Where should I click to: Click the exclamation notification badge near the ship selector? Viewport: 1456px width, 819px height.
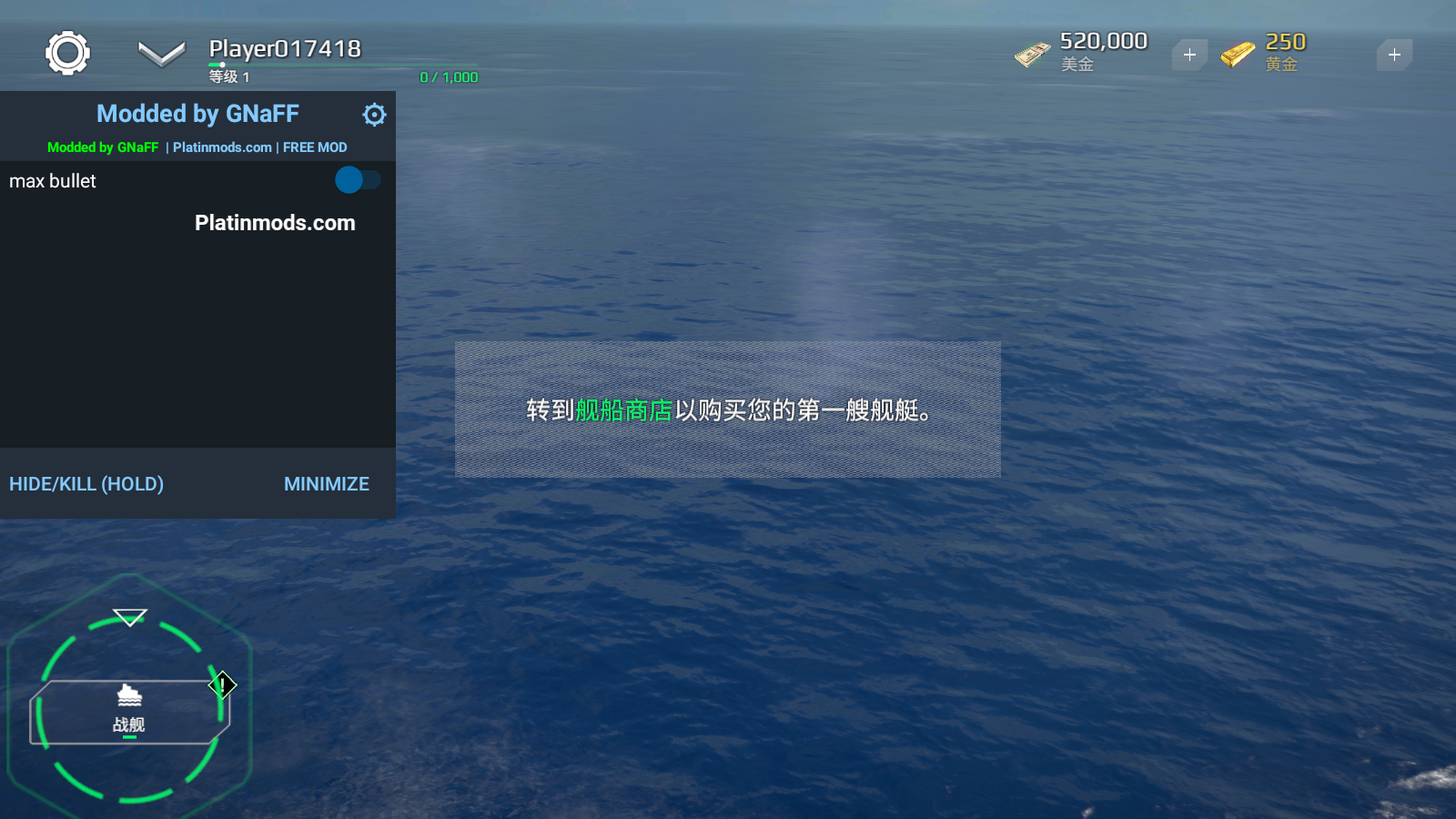[x=221, y=685]
